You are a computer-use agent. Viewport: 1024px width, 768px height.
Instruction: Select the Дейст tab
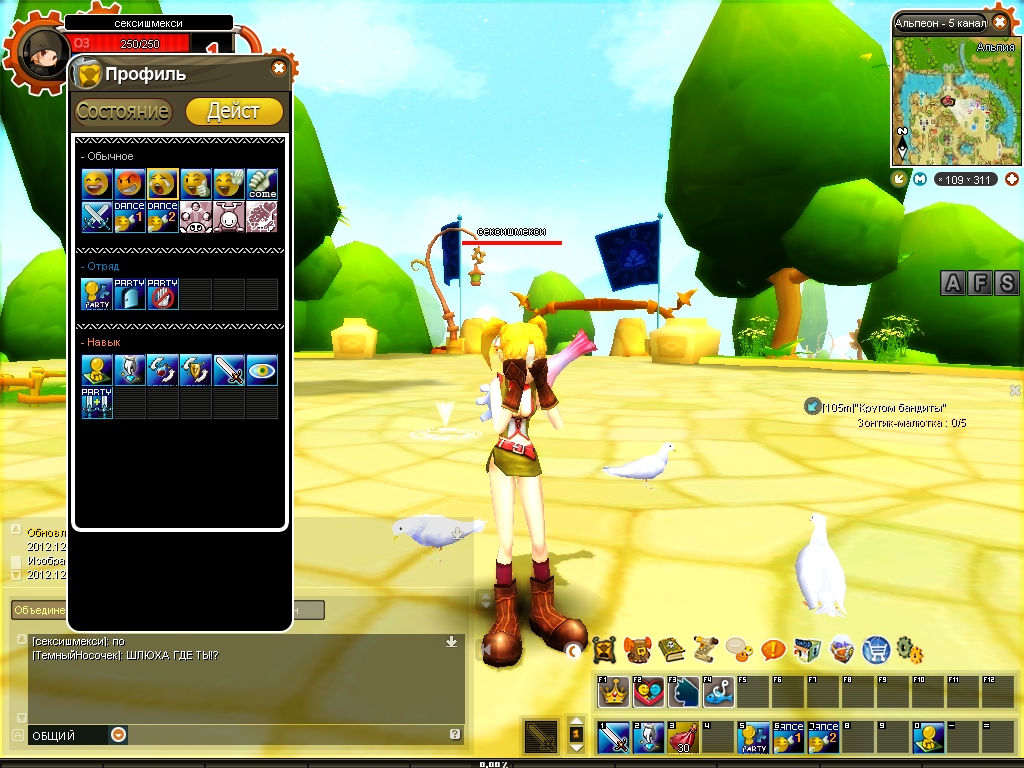click(x=234, y=111)
